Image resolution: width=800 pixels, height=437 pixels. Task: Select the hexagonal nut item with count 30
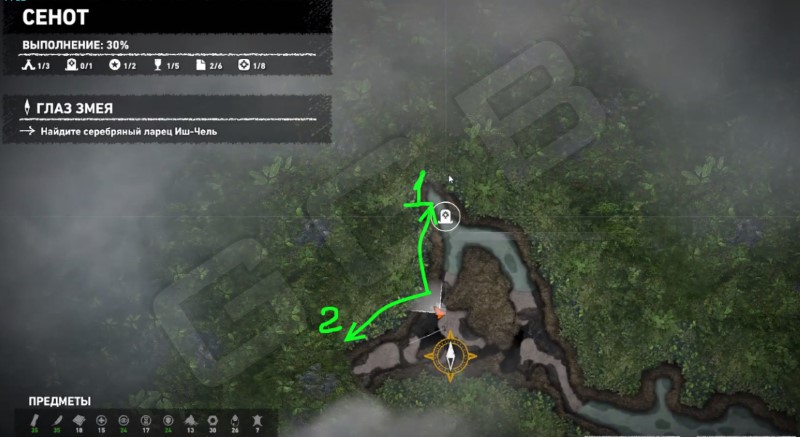click(x=211, y=420)
